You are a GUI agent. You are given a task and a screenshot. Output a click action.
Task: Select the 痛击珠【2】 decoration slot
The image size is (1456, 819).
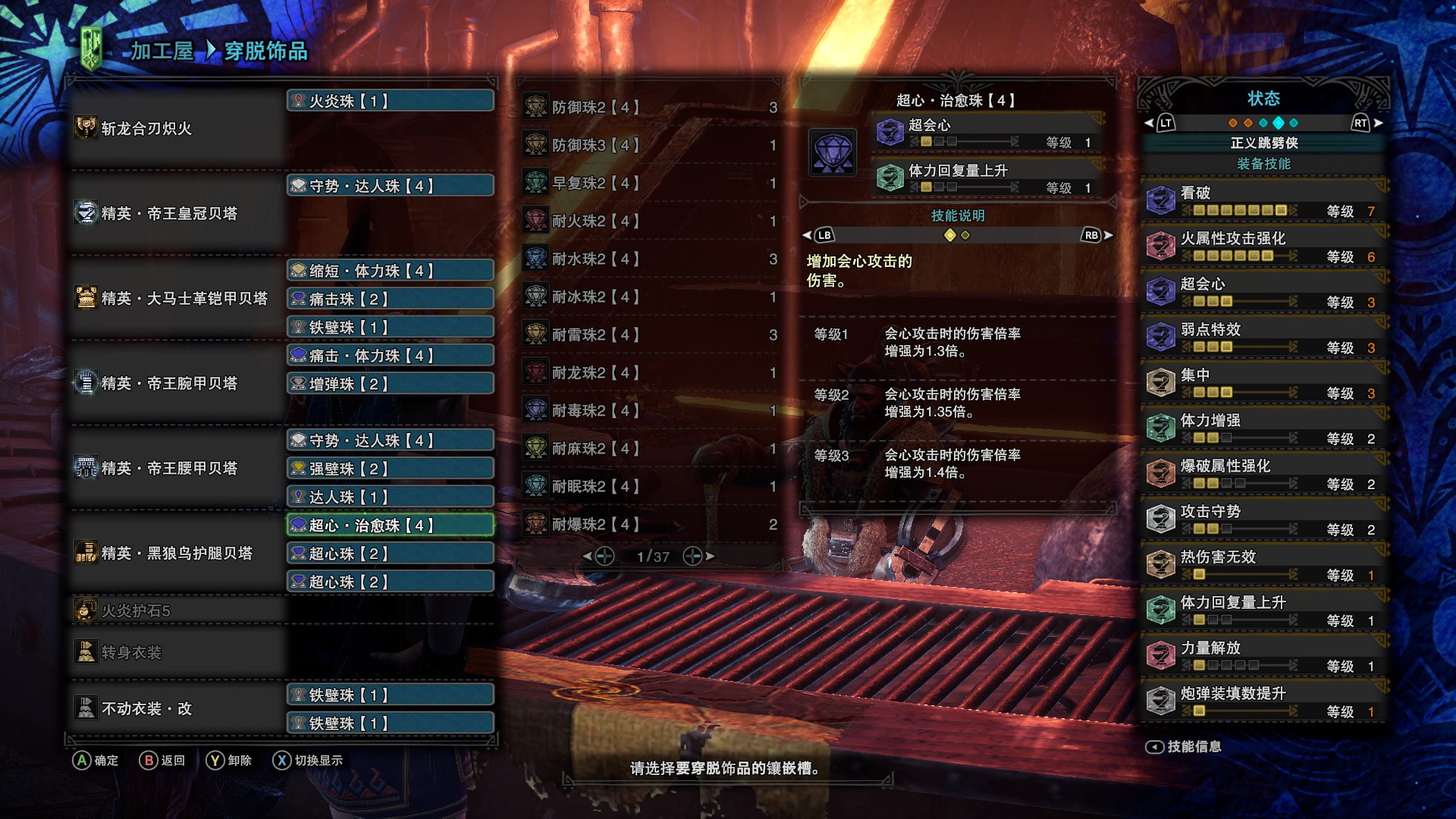[391, 299]
